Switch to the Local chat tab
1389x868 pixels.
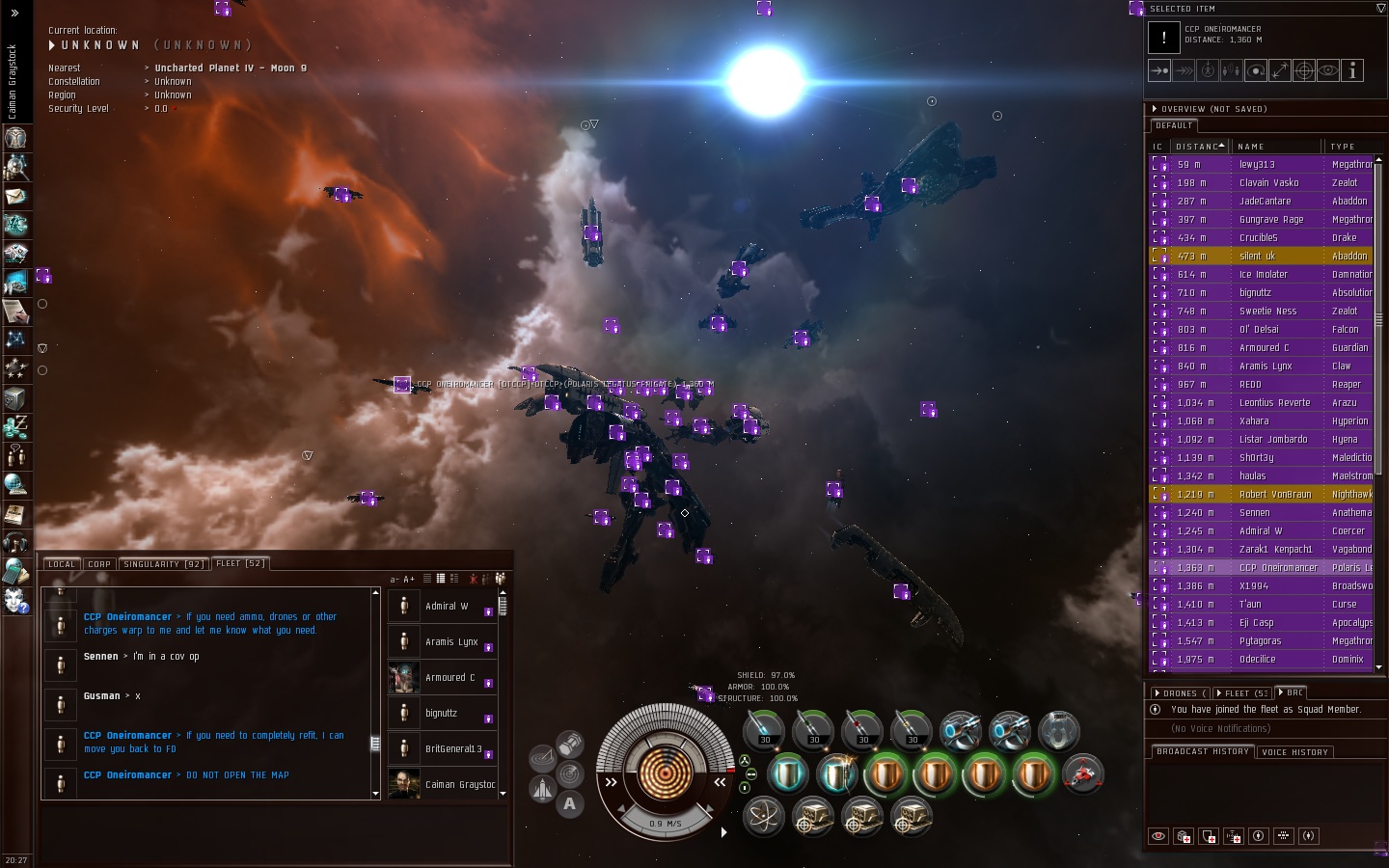[61, 564]
